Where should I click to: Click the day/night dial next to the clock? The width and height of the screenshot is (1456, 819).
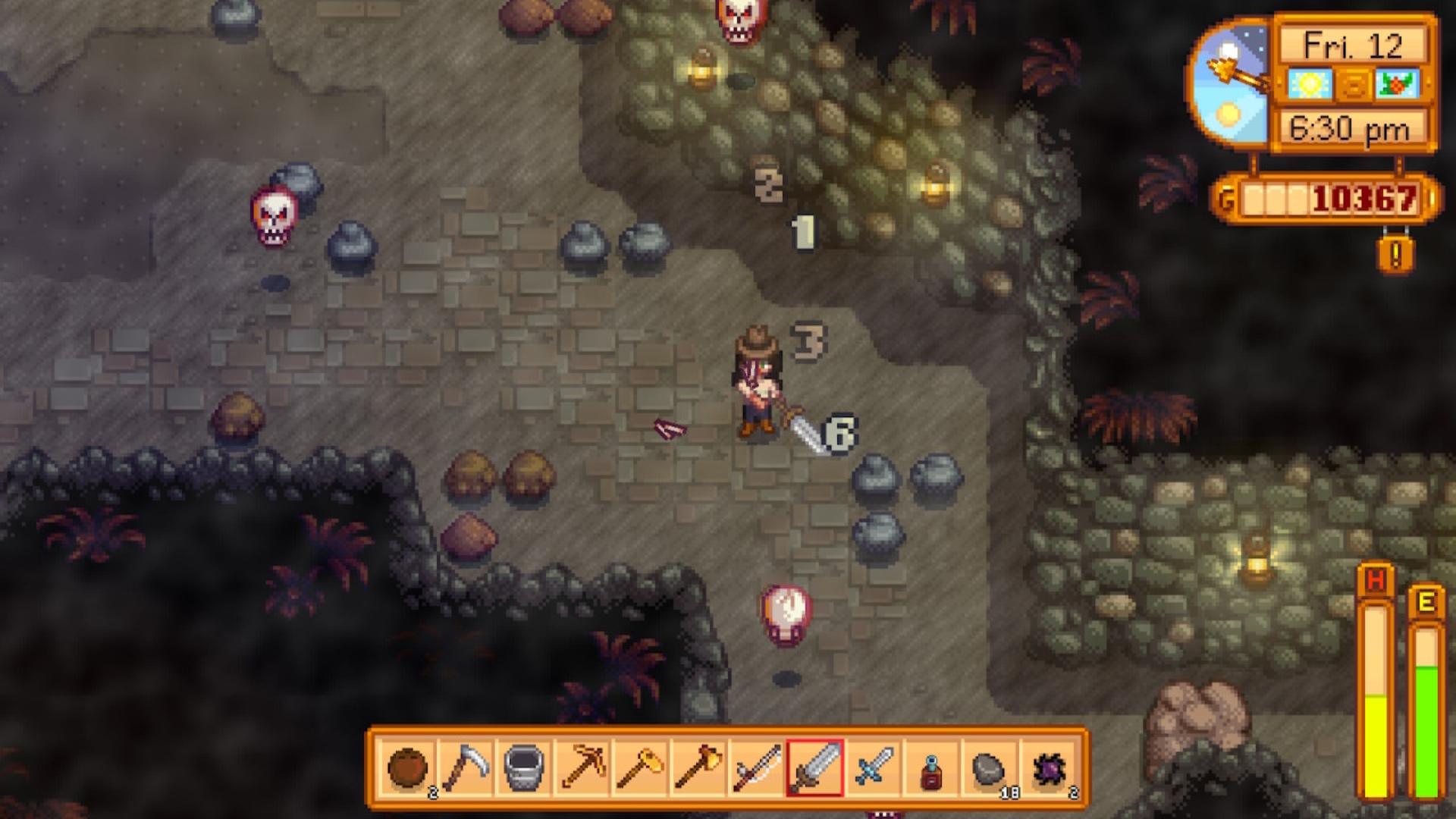(1228, 82)
